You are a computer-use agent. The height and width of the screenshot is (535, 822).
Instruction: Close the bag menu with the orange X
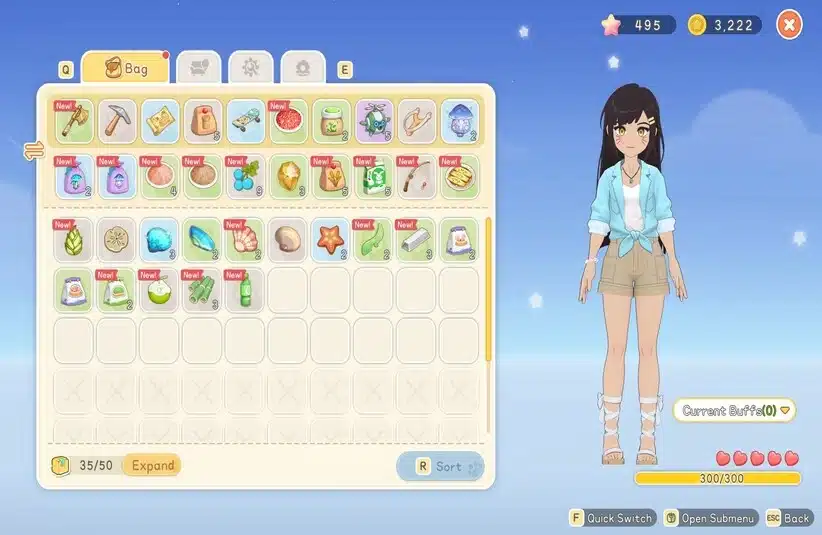789,25
